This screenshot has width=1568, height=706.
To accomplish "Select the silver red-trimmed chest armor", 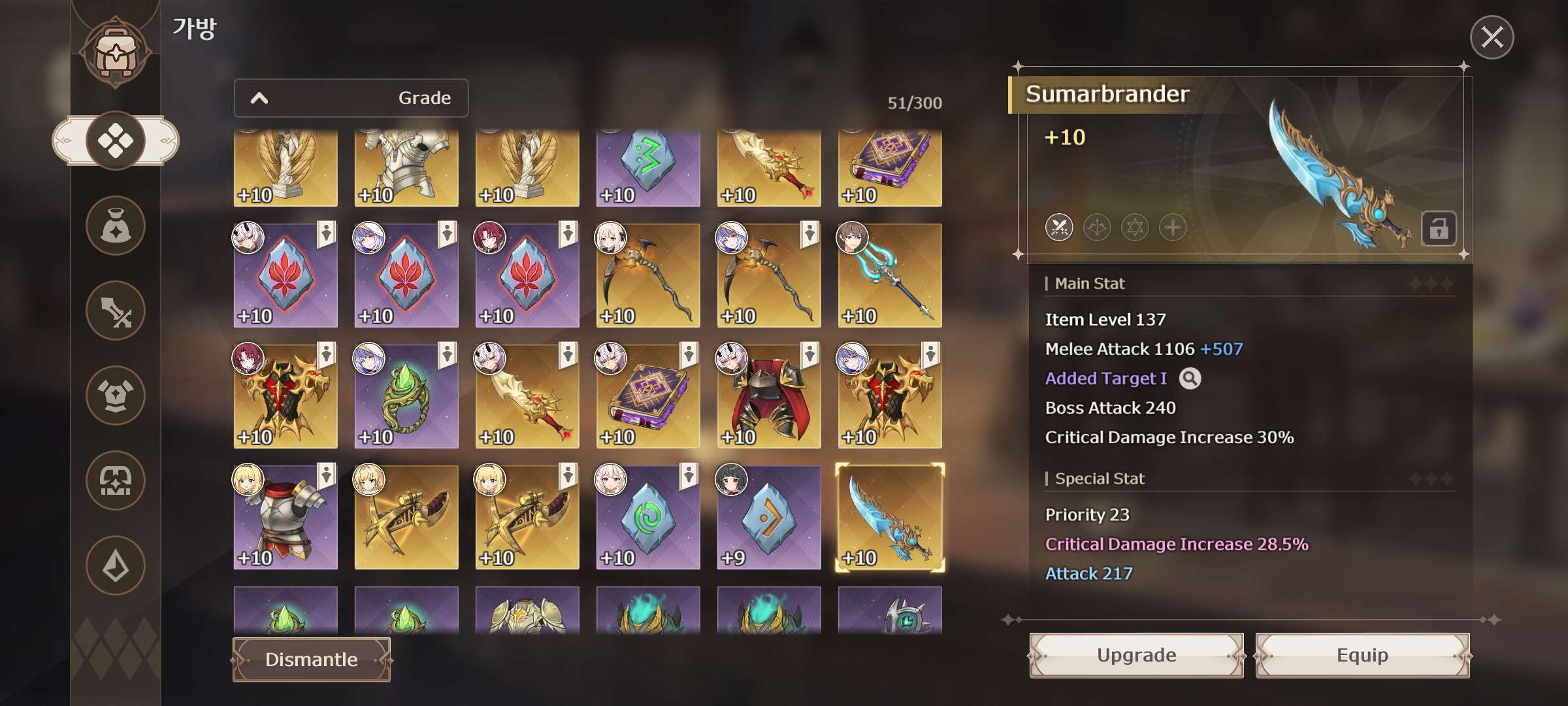I will 286,517.
